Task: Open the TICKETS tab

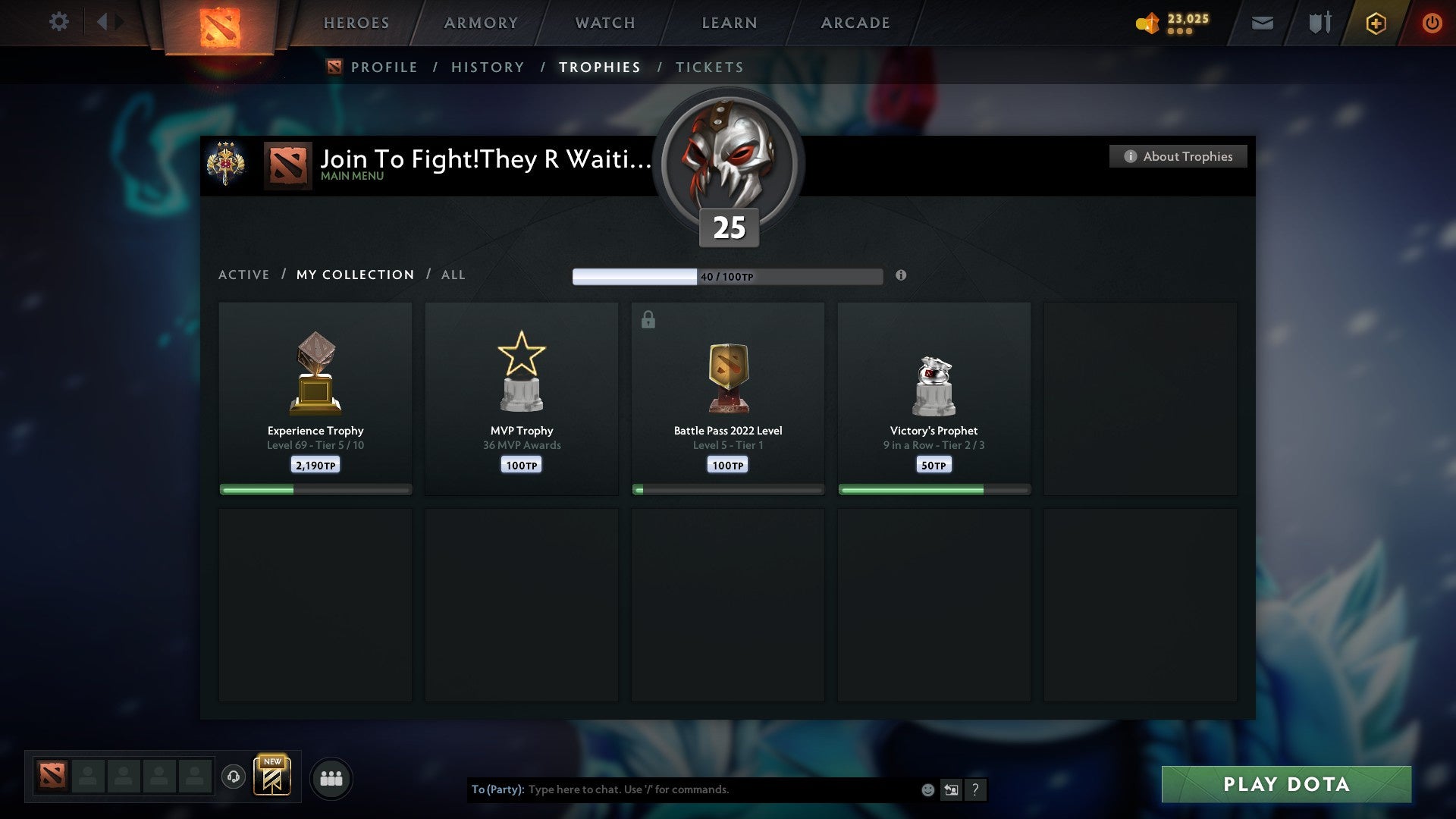Action: [x=709, y=67]
